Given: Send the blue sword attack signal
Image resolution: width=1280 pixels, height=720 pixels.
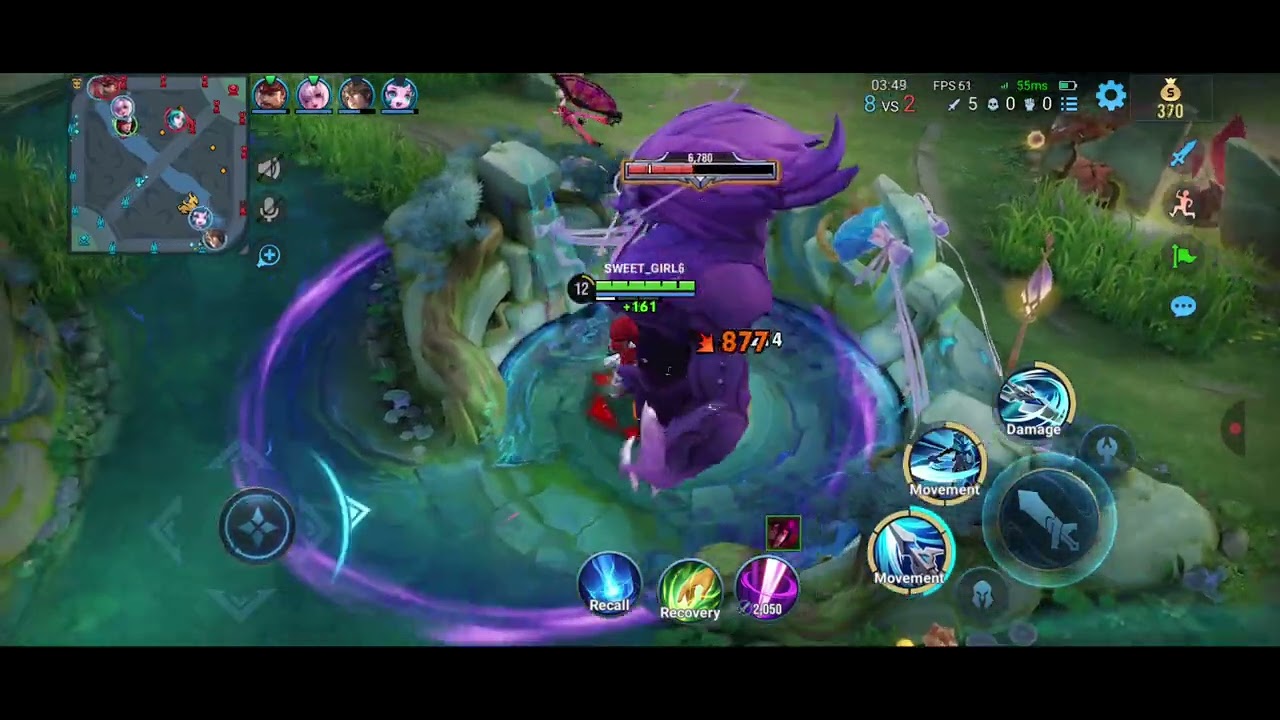Looking at the screenshot, I should coord(1184,154).
